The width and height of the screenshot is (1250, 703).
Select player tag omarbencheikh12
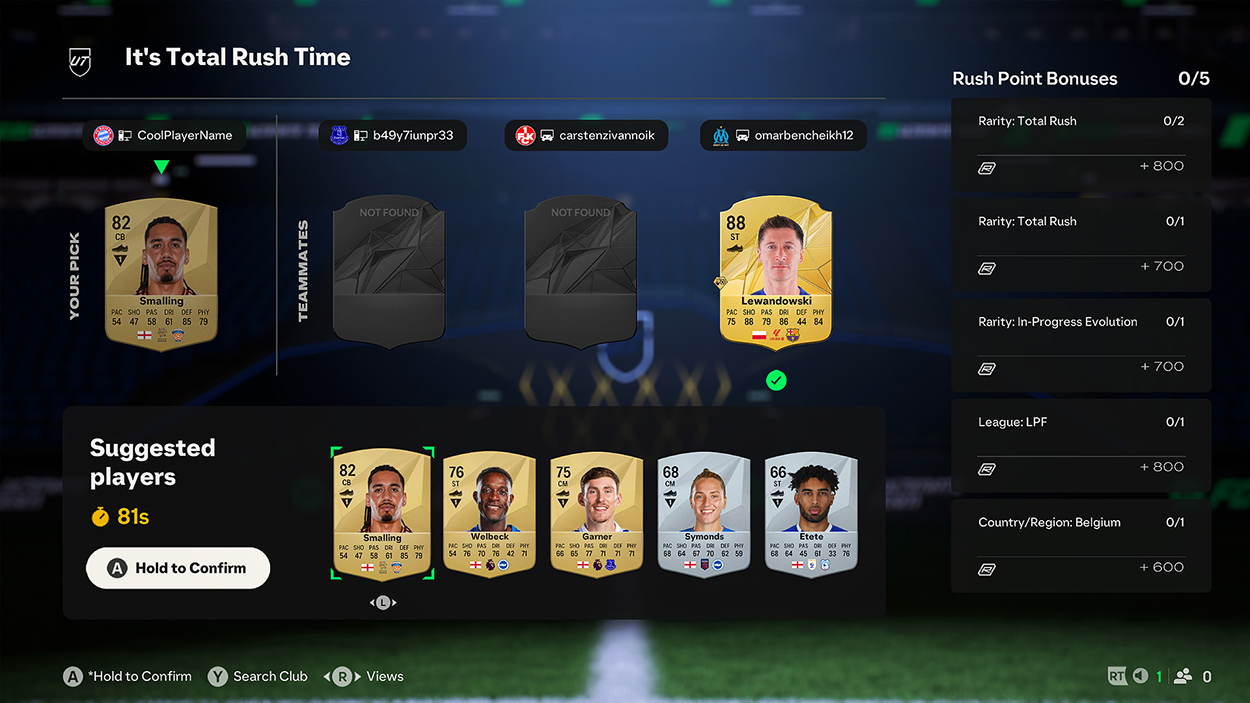[783, 135]
